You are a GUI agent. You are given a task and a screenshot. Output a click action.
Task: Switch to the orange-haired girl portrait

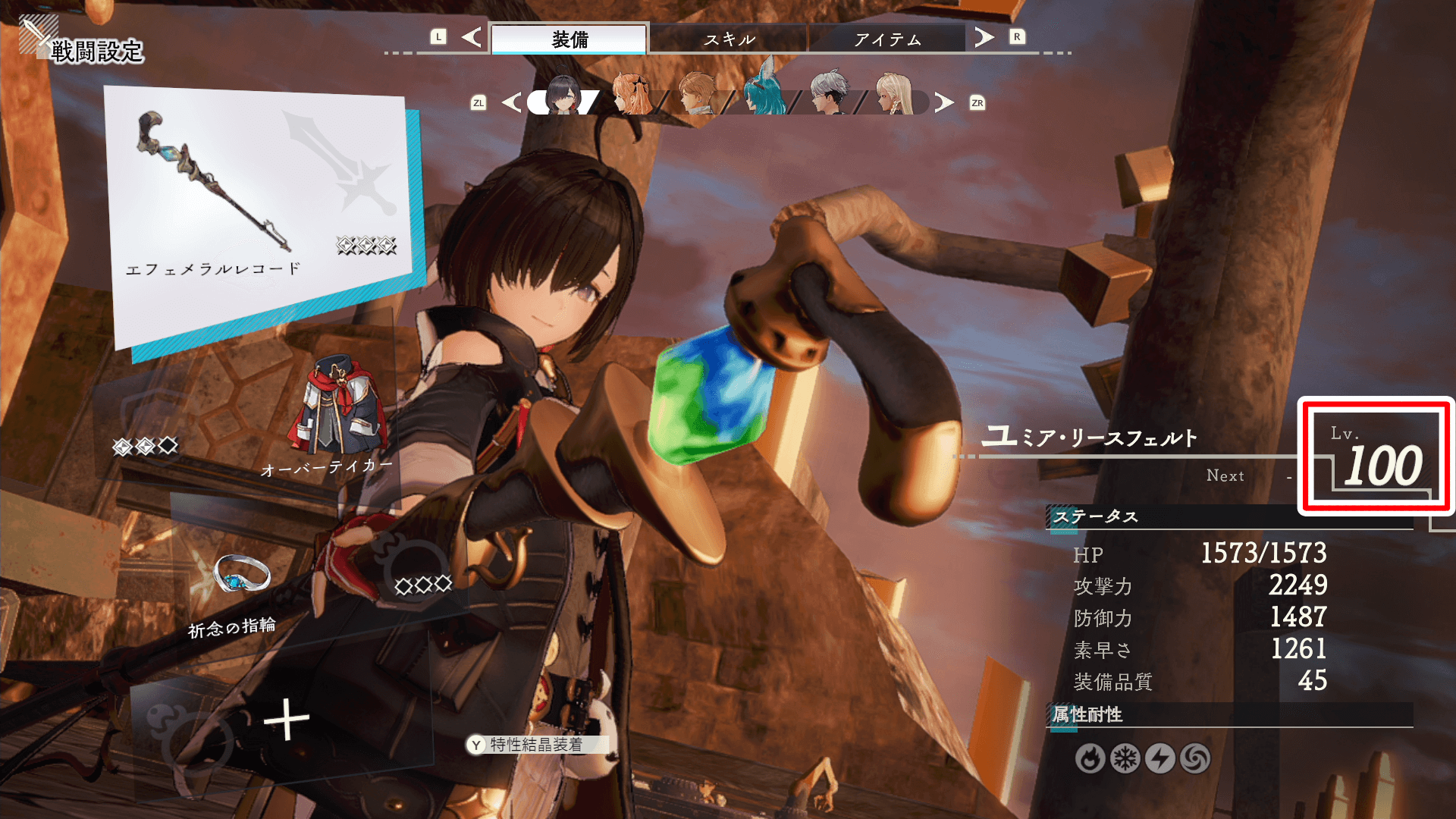pyautogui.click(x=631, y=96)
